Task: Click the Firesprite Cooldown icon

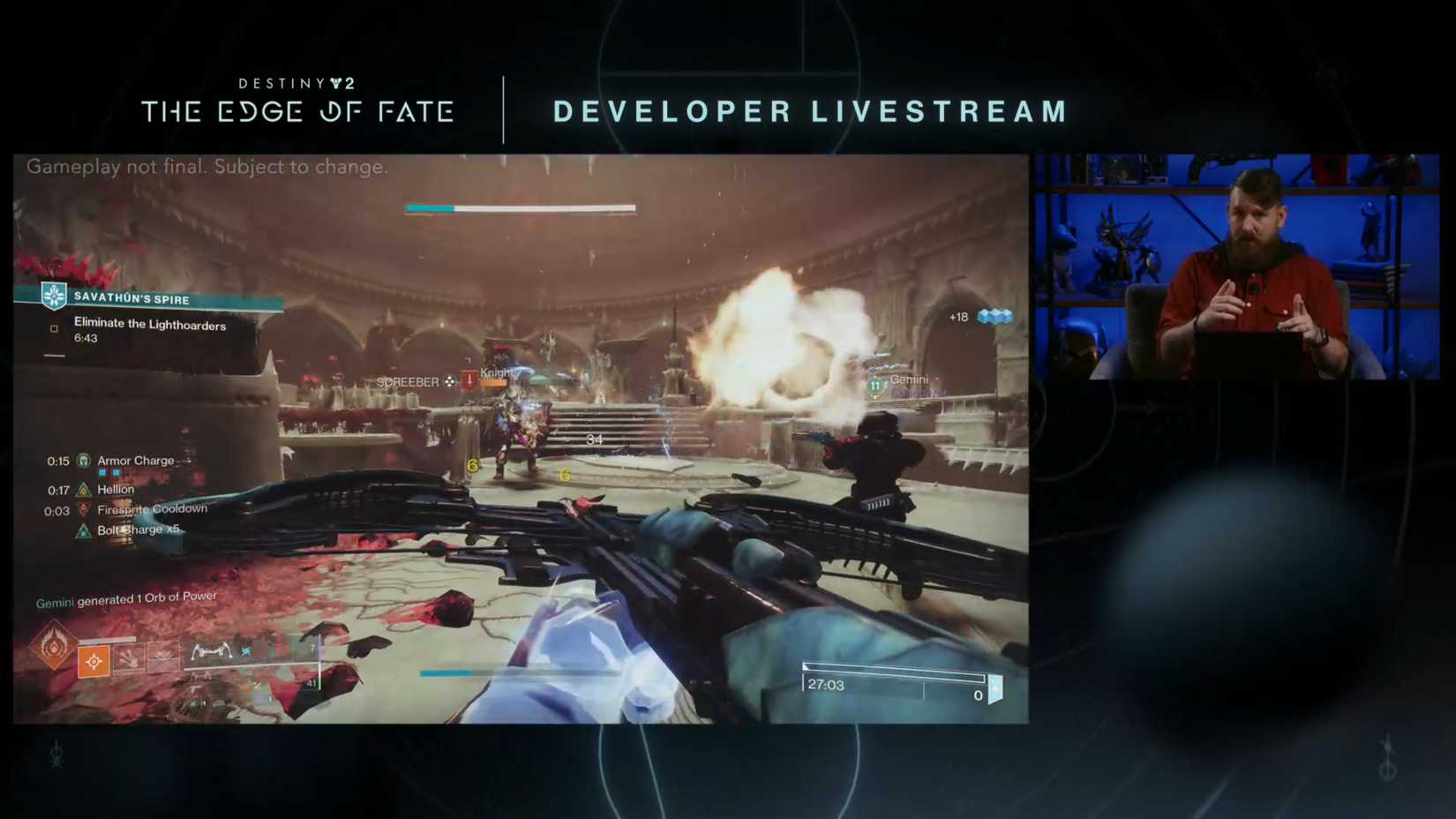Action: click(84, 510)
